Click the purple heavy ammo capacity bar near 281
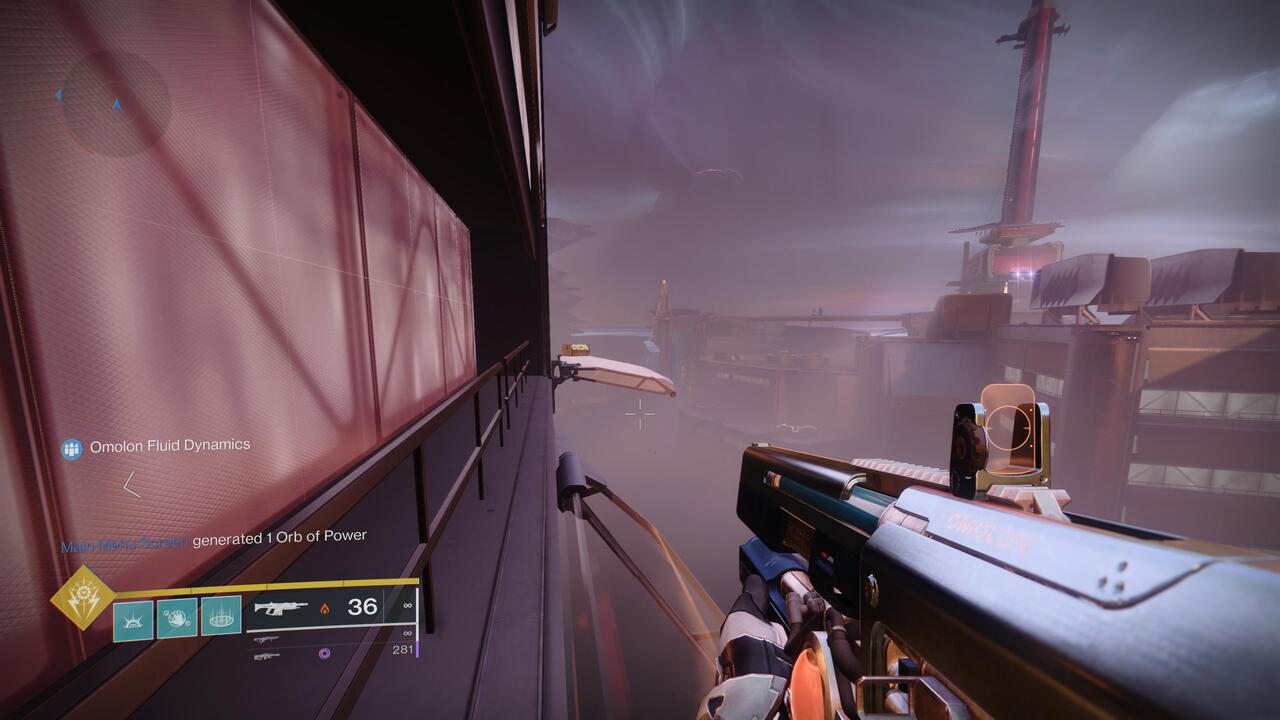Image resolution: width=1280 pixels, height=720 pixels. [418, 652]
